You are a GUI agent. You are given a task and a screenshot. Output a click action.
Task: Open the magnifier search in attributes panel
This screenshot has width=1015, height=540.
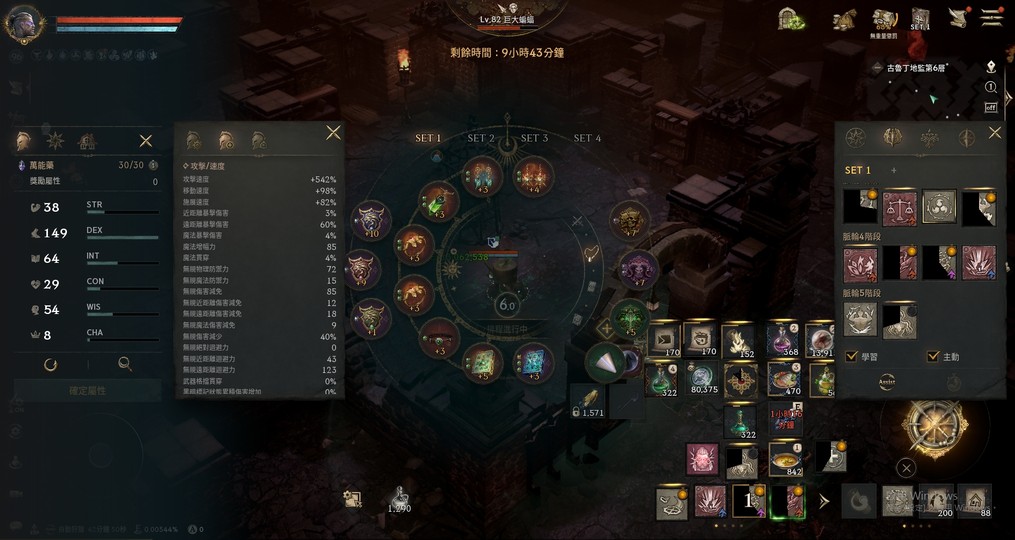click(125, 365)
